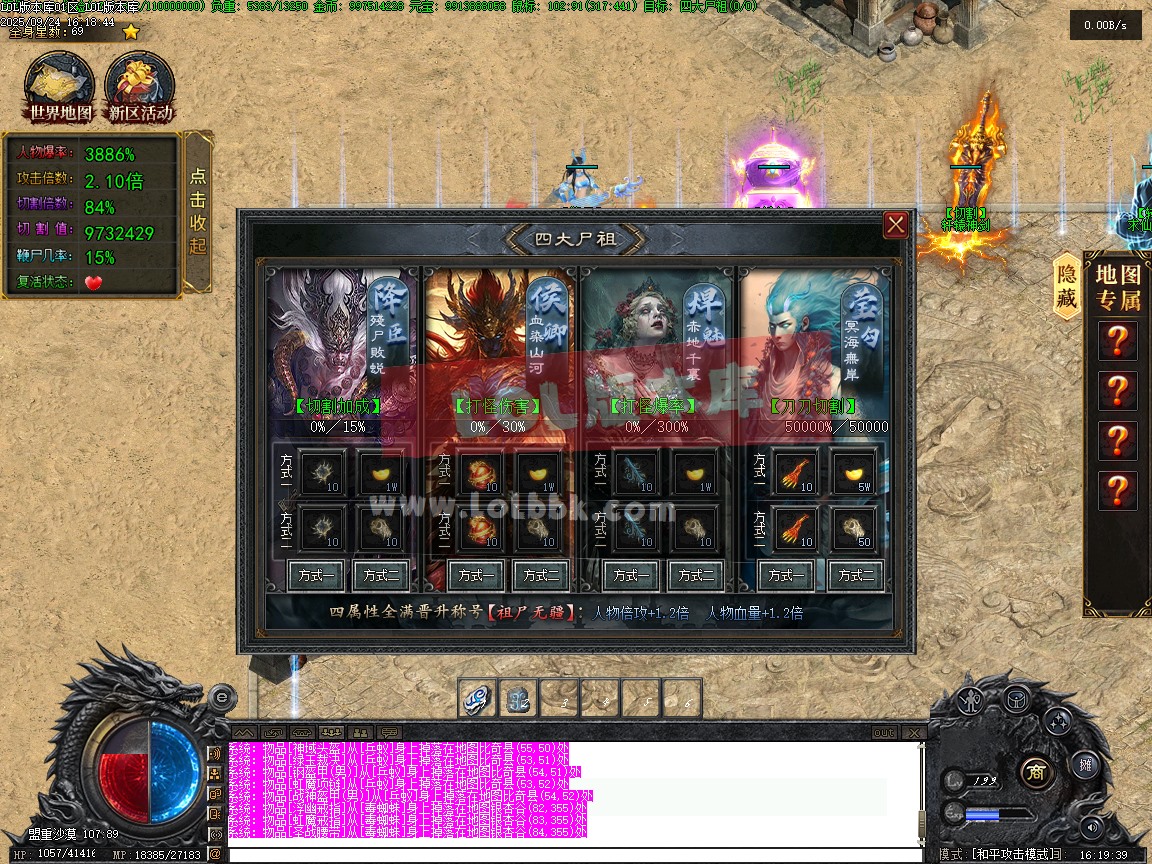Use the item in hotbar slot 1

coord(477,699)
